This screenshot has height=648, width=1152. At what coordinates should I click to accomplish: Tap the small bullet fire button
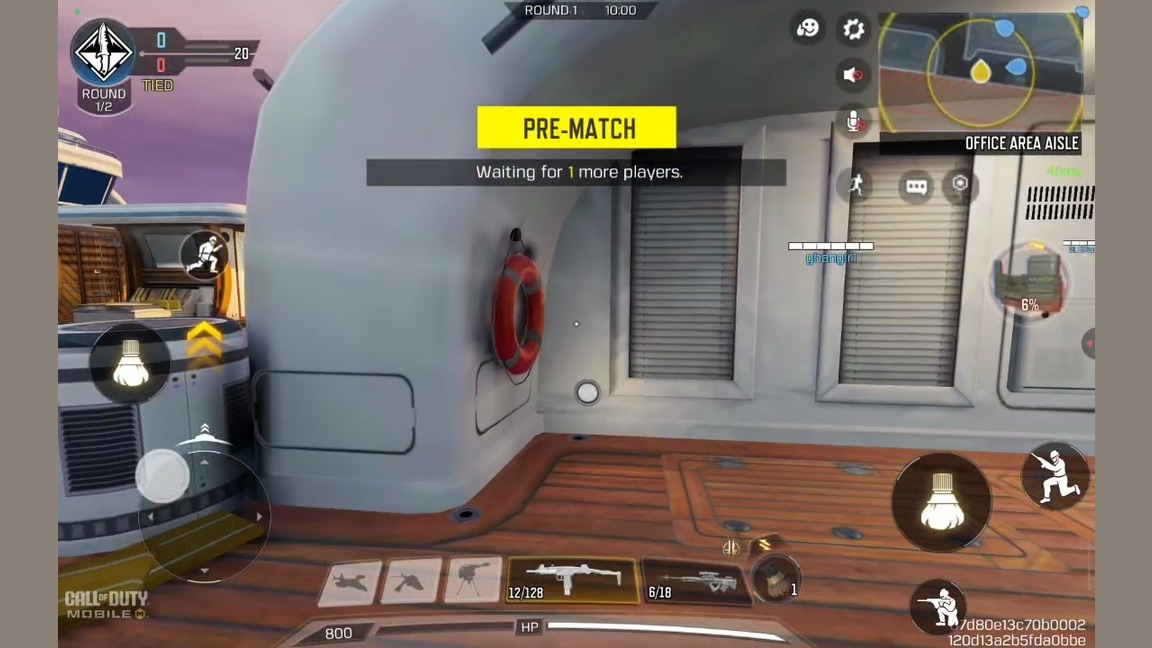point(131,362)
